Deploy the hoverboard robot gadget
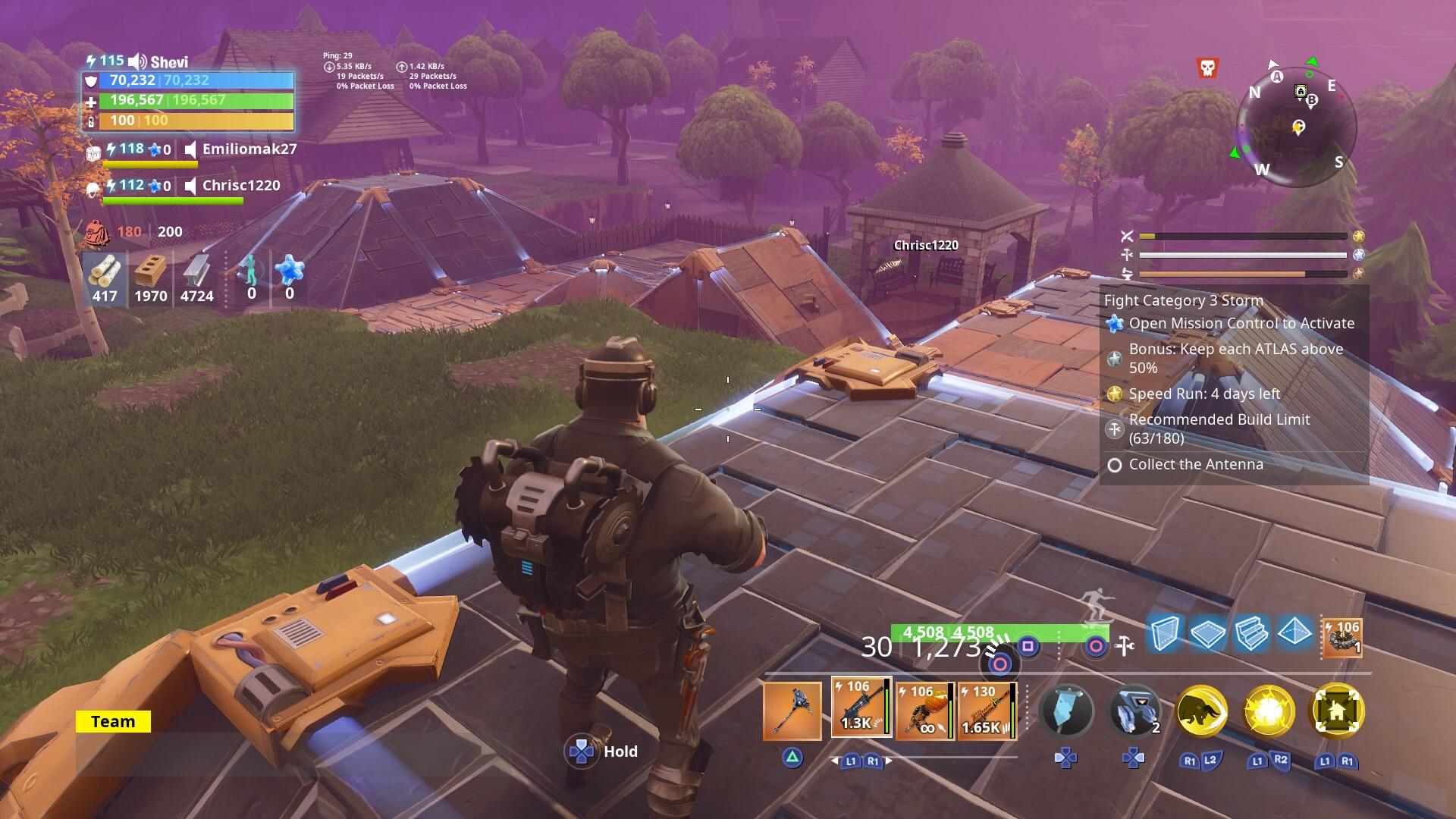This screenshot has height=819, width=1456. (1134, 711)
